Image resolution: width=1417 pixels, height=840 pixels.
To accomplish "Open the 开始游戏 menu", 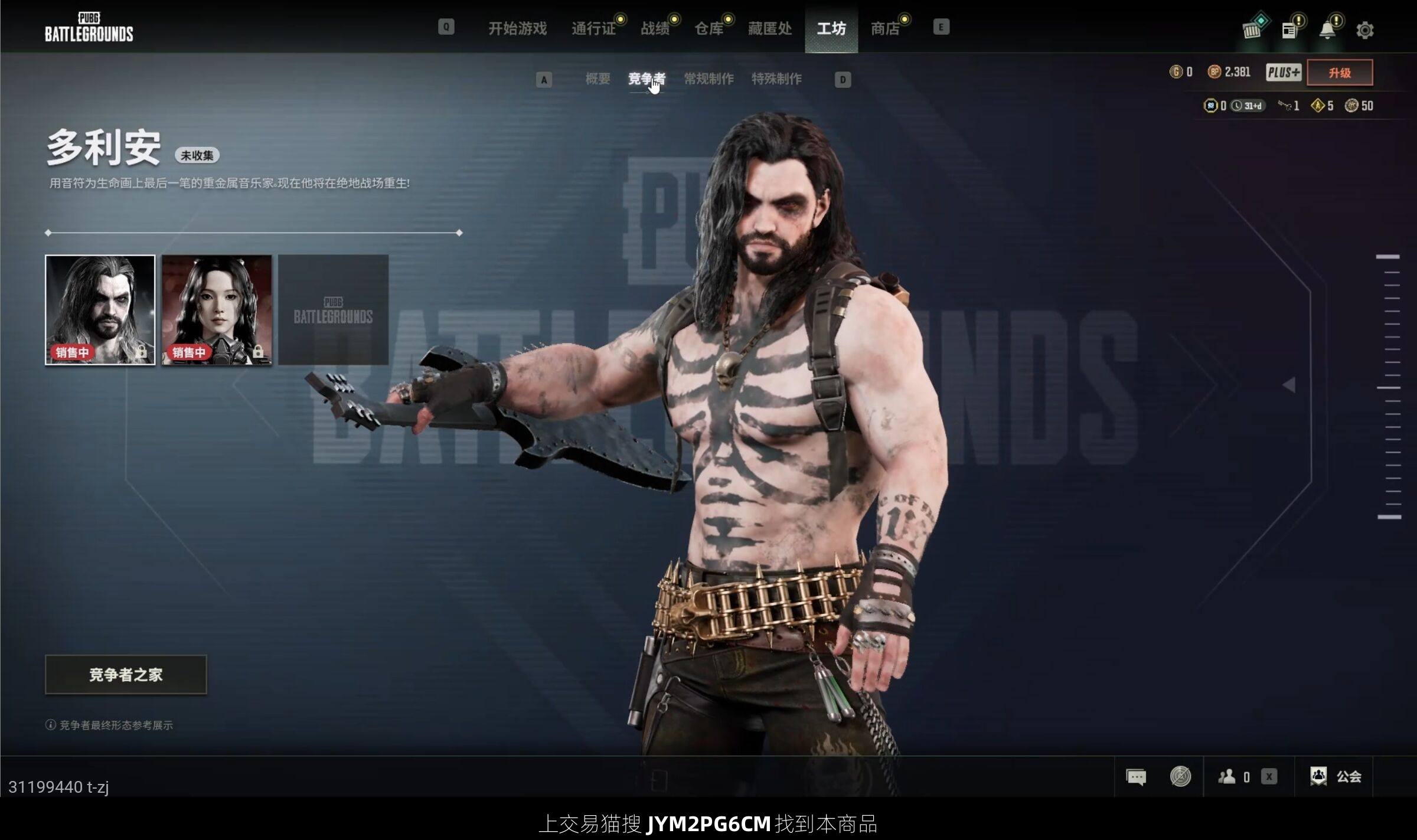I will pyautogui.click(x=517, y=28).
